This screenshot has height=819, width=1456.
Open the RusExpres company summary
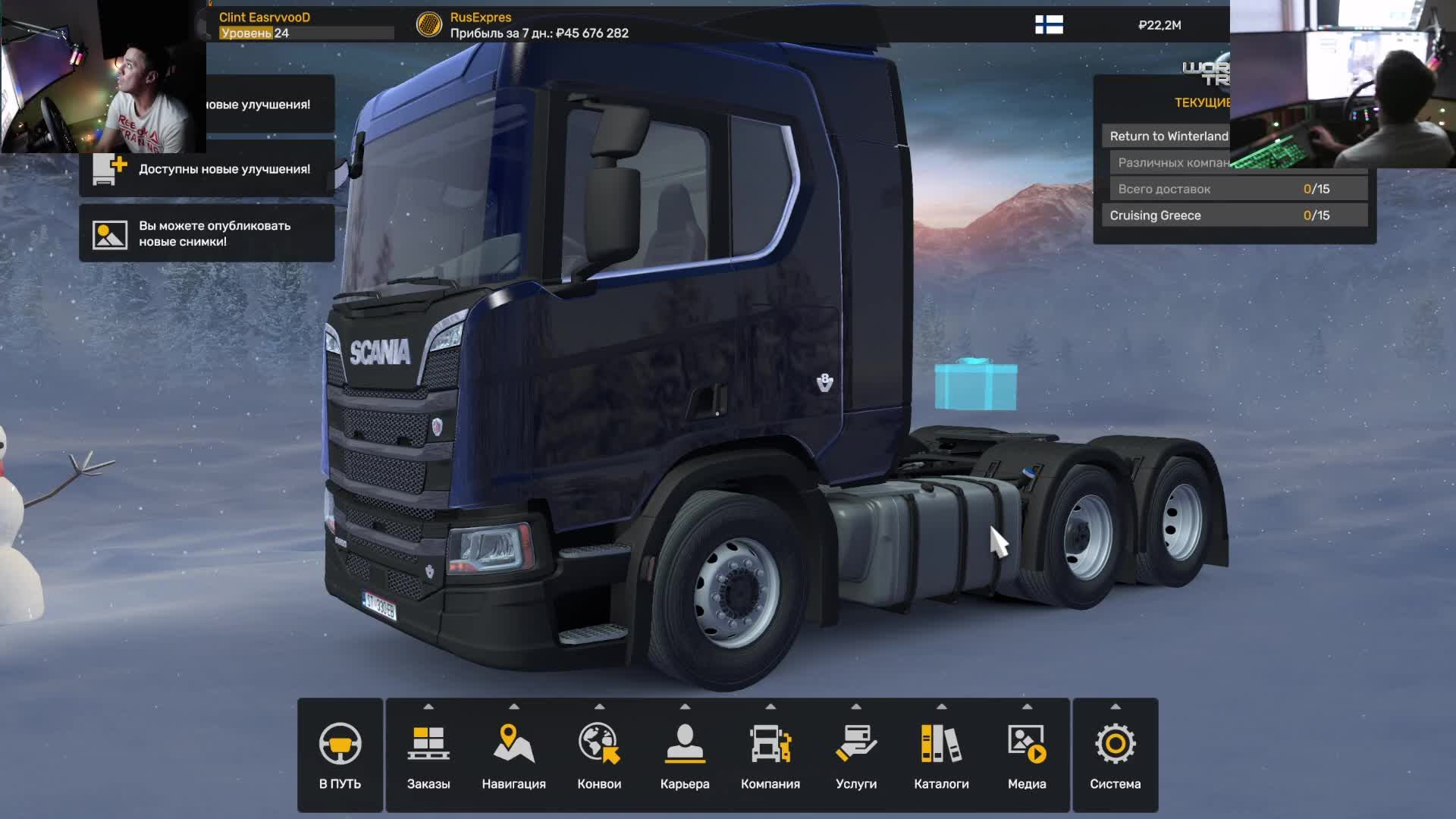tap(480, 17)
